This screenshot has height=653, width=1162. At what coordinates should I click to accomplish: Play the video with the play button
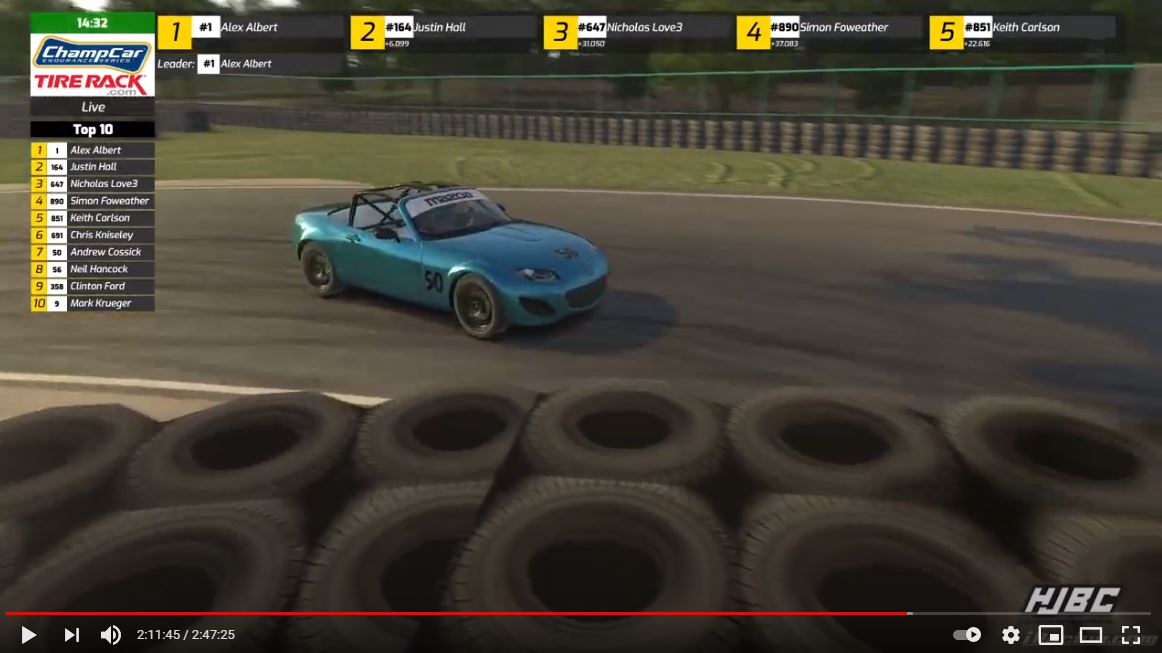(x=28, y=635)
